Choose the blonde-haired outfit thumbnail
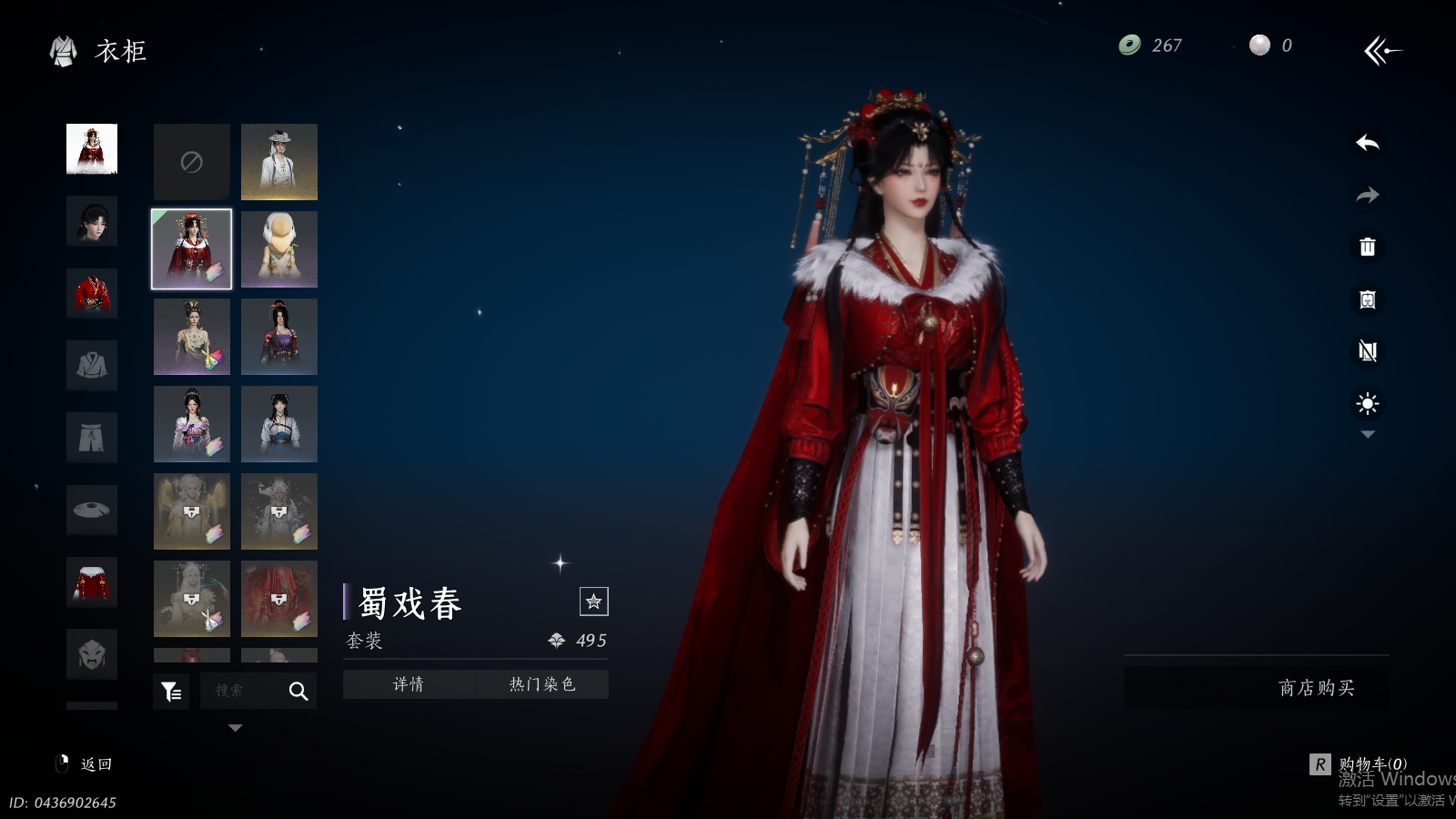The width and height of the screenshot is (1456, 819). (x=279, y=249)
